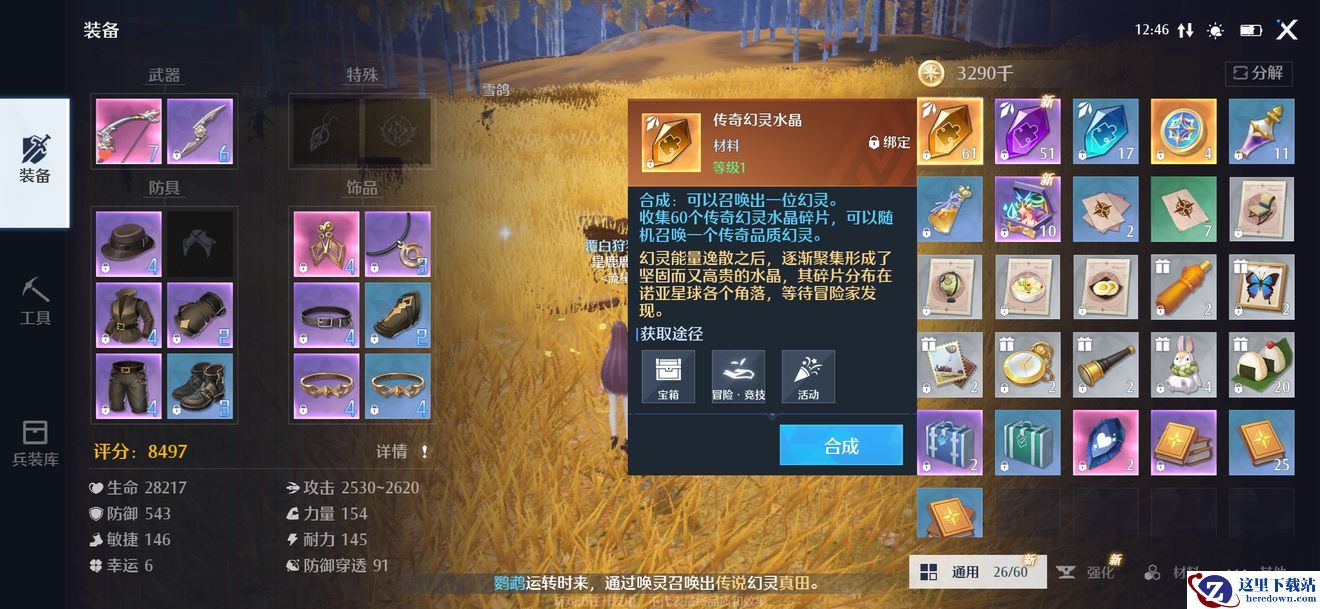Image resolution: width=1320 pixels, height=609 pixels.
Task: Choose the 宝箱 treasure chest source
Action: 668,377
